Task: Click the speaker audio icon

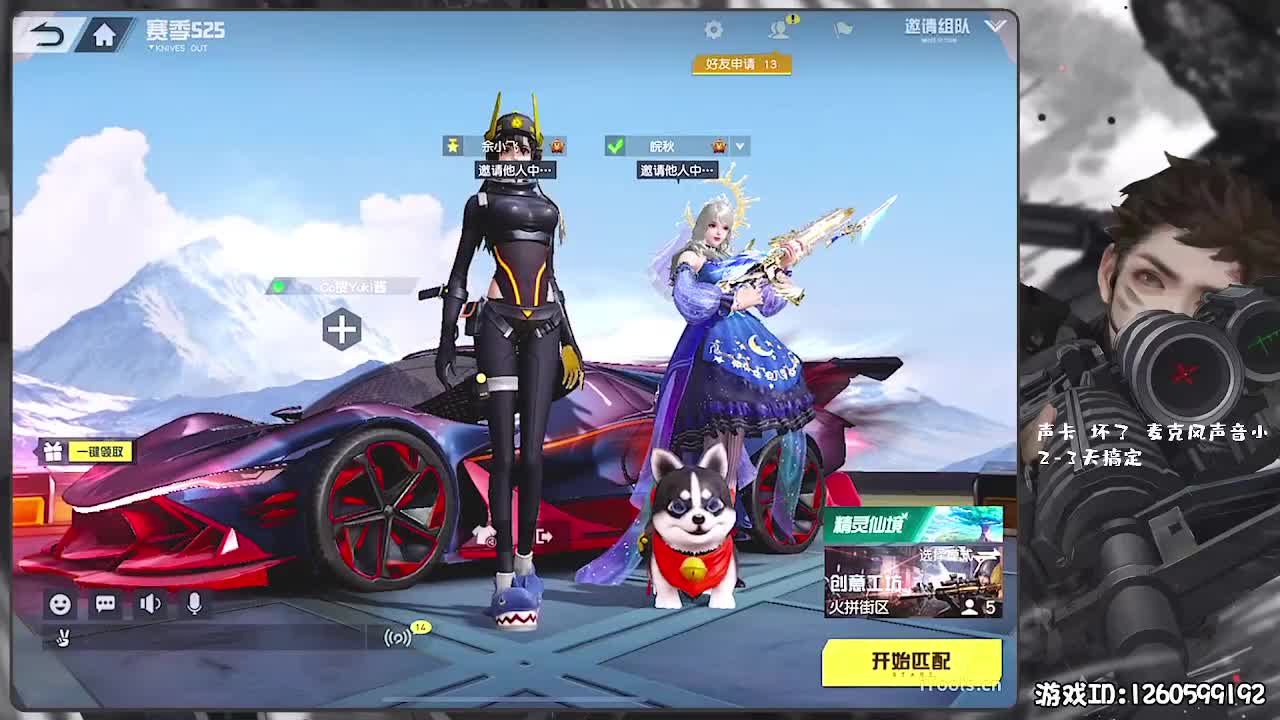Action: 150,603
